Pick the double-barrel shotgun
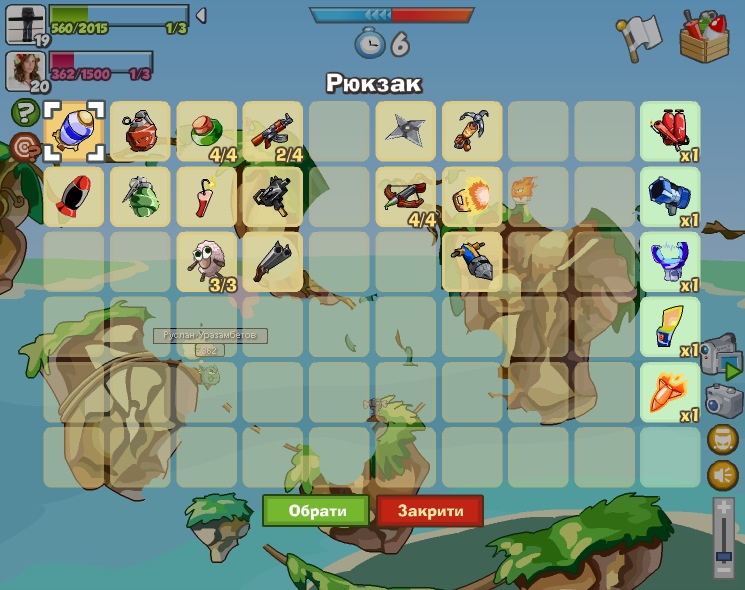745x590 pixels. [273, 261]
